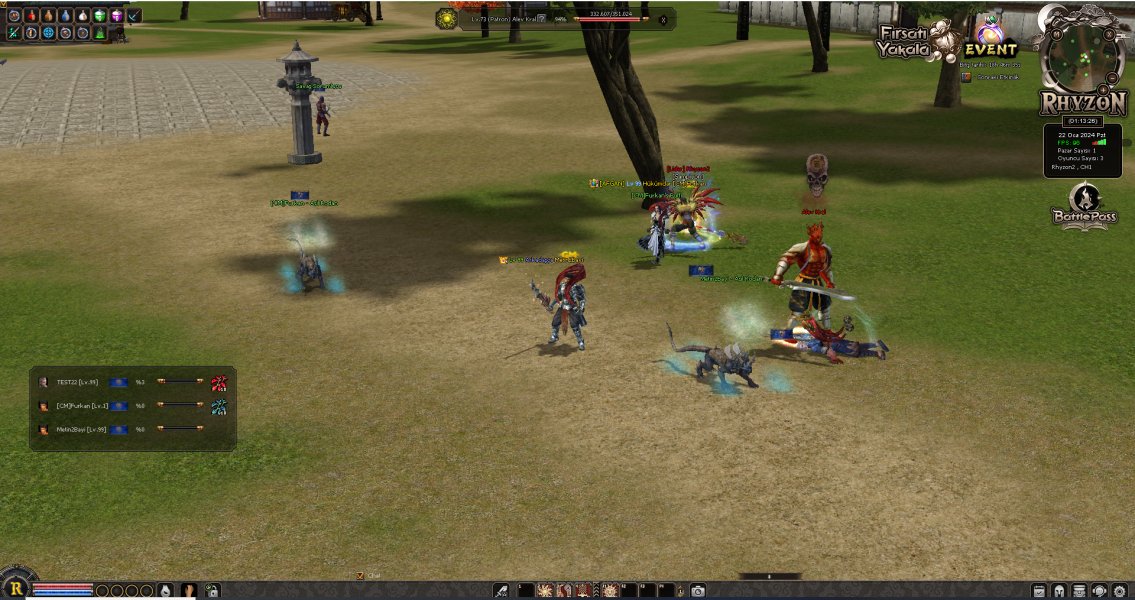Open the EVENT ring icon
Viewport: 1135px width, 600px height.
click(x=990, y=40)
